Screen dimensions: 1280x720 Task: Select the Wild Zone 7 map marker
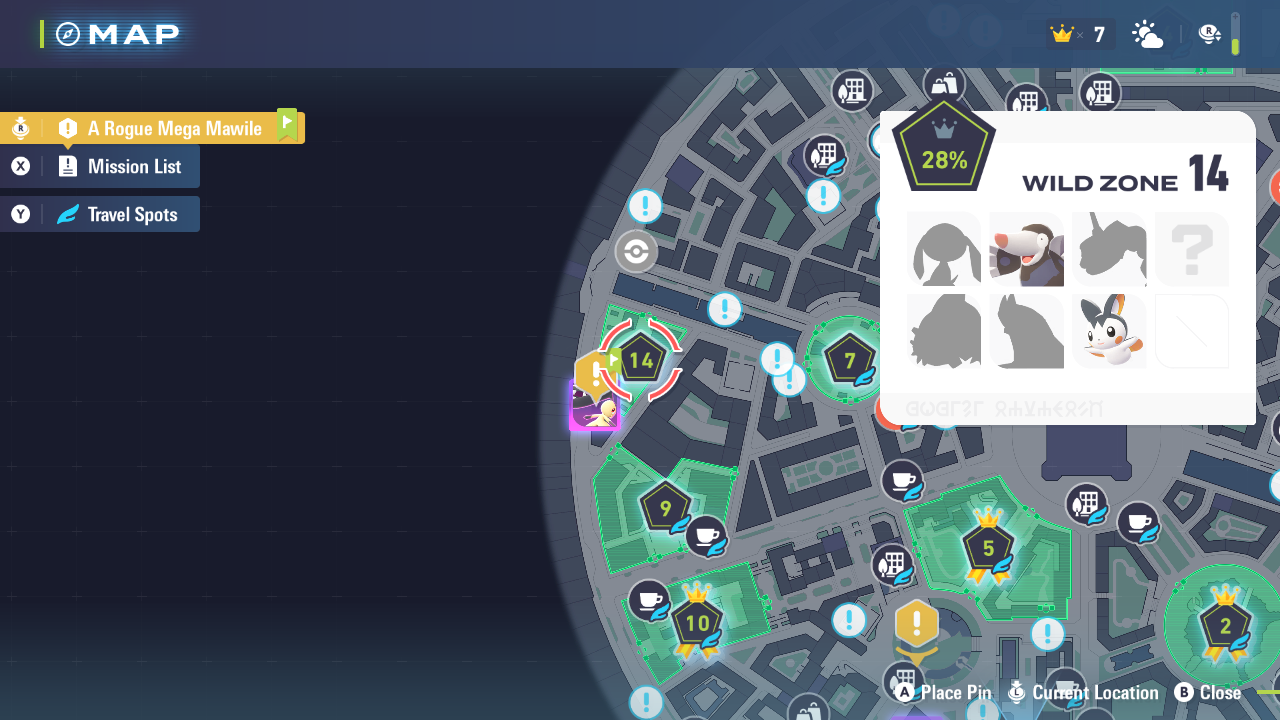(x=849, y=361)
